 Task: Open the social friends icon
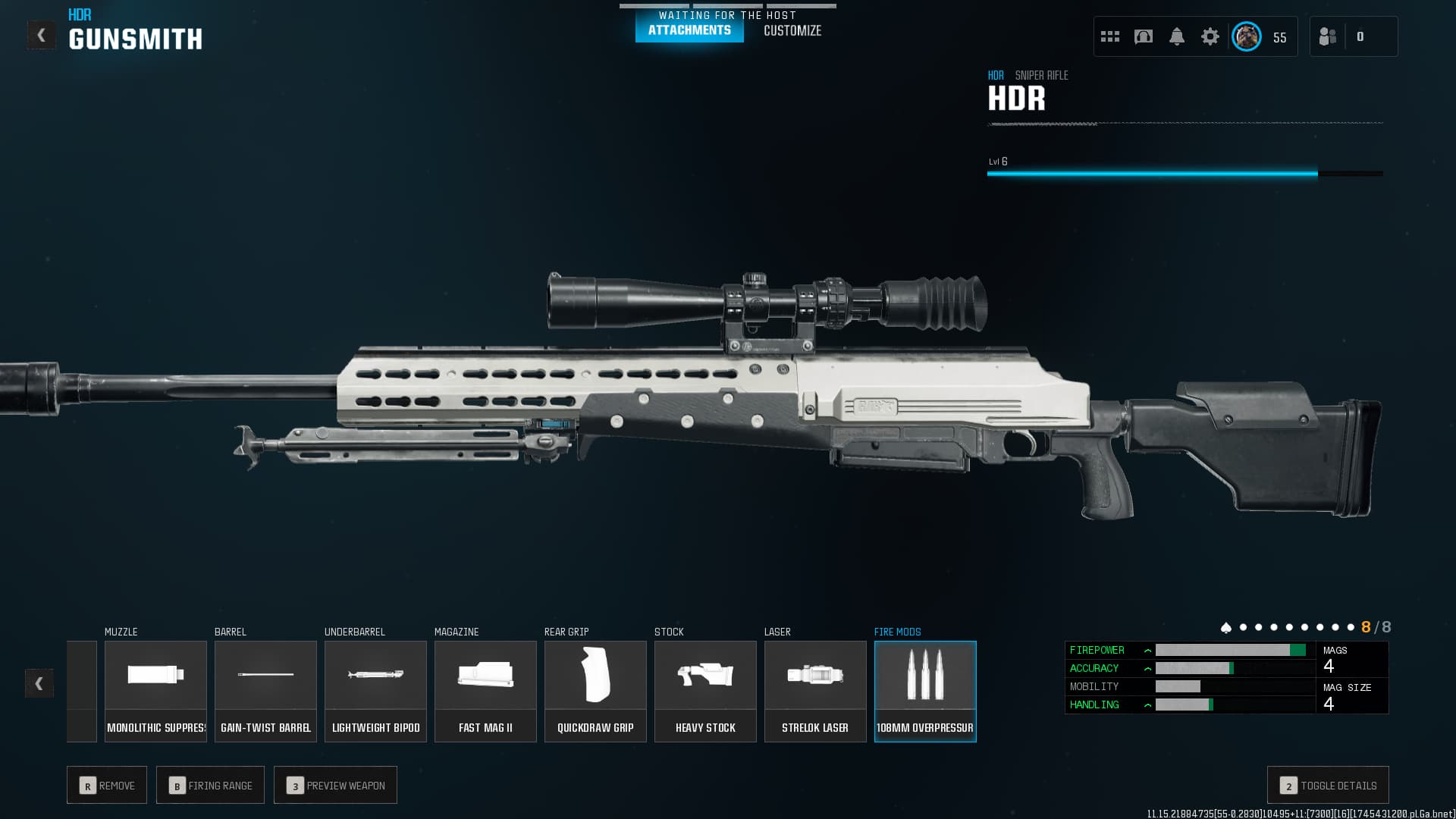[x=1328, y=36]
